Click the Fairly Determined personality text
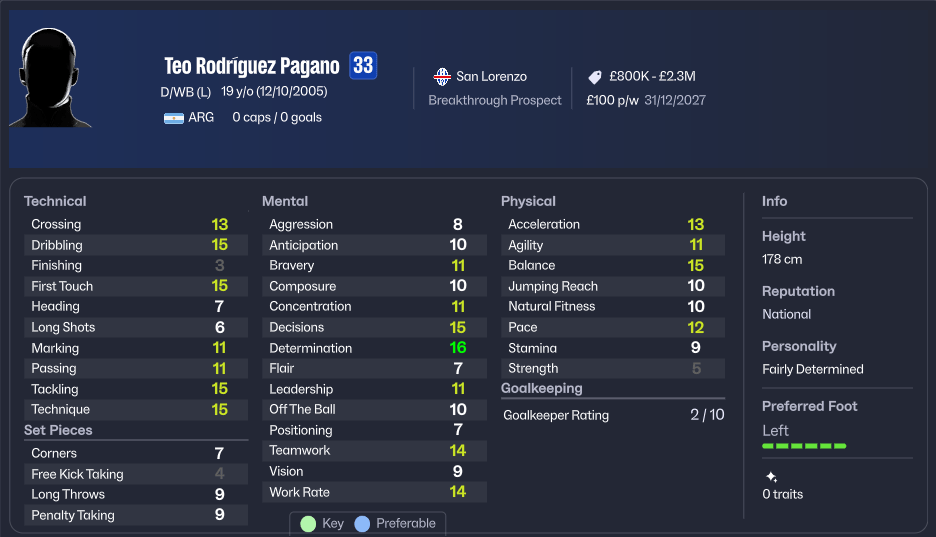Screen dimensions: 936x537 coord(812,369)
